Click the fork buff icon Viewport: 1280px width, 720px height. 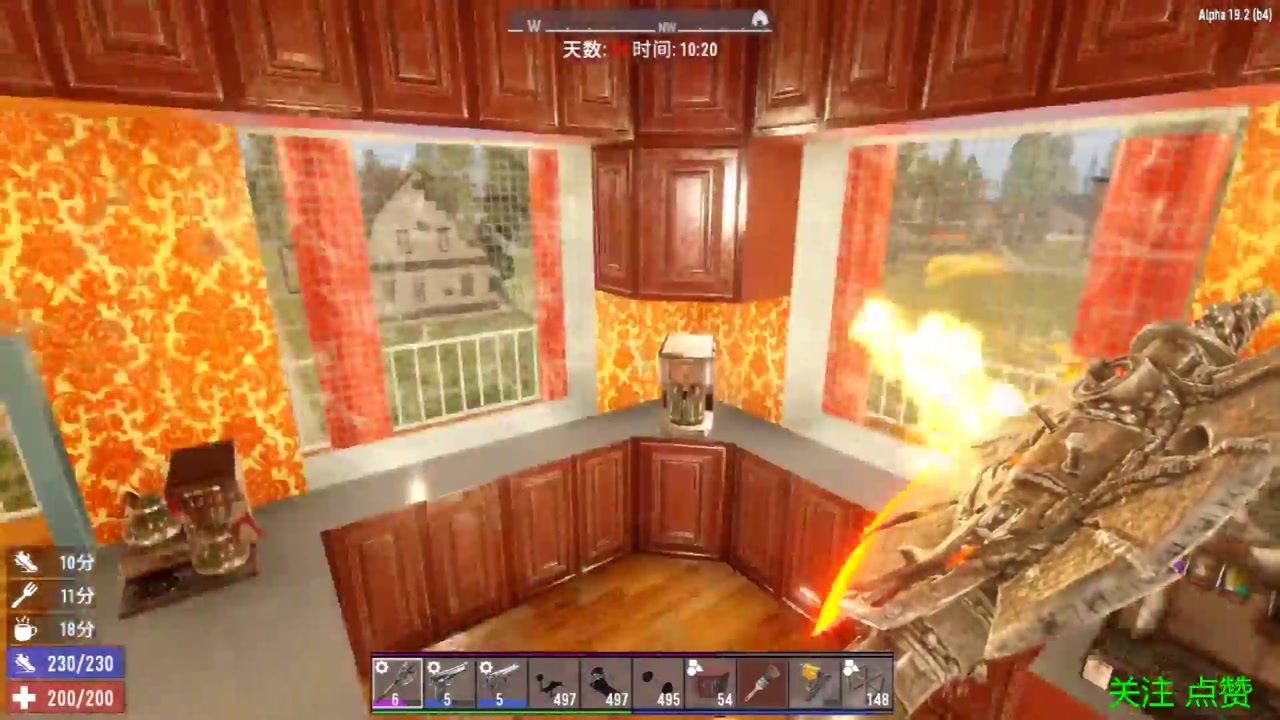pos(25,596)
